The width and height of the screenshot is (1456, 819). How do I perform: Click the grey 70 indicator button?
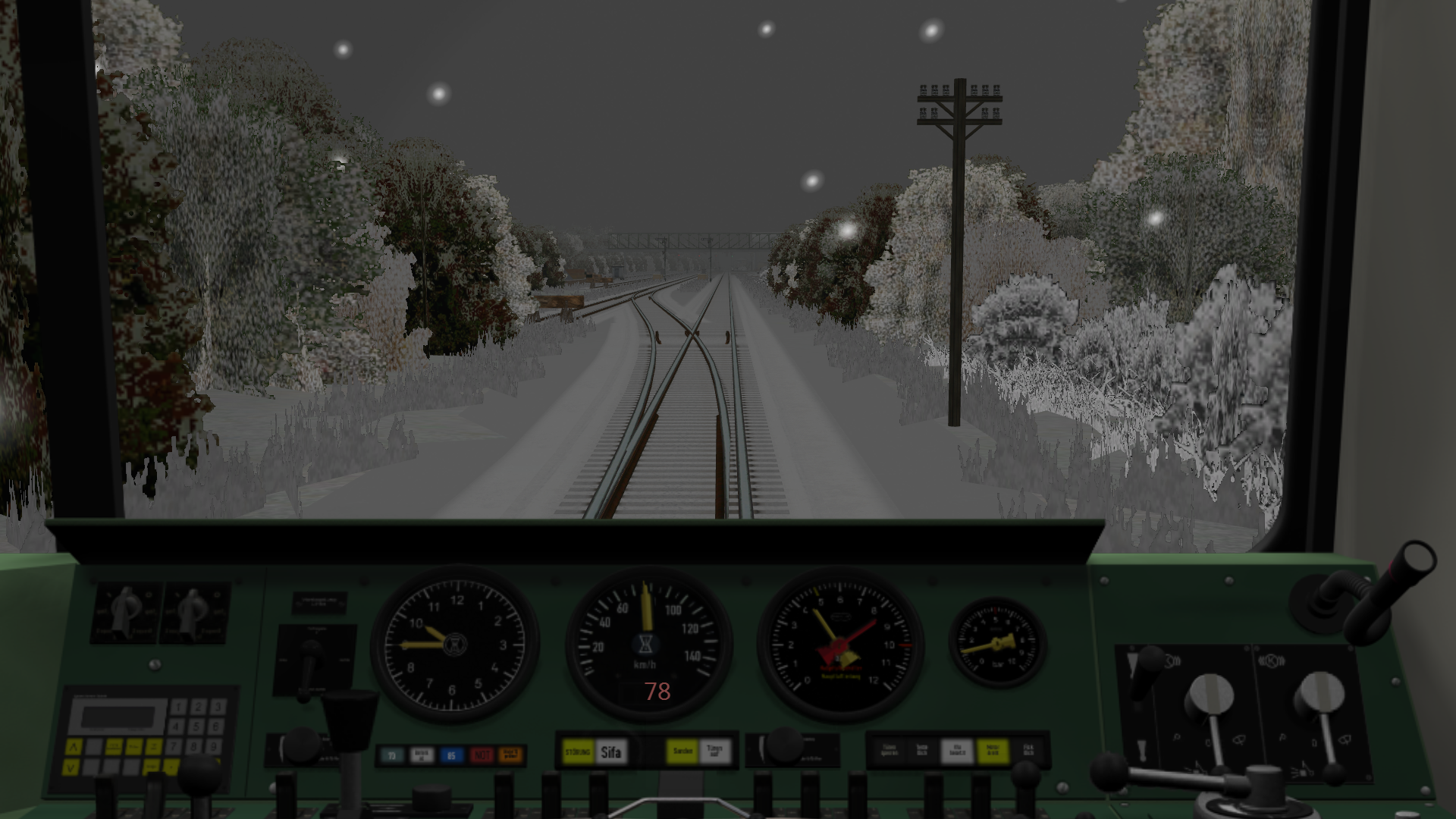[391, 755]
